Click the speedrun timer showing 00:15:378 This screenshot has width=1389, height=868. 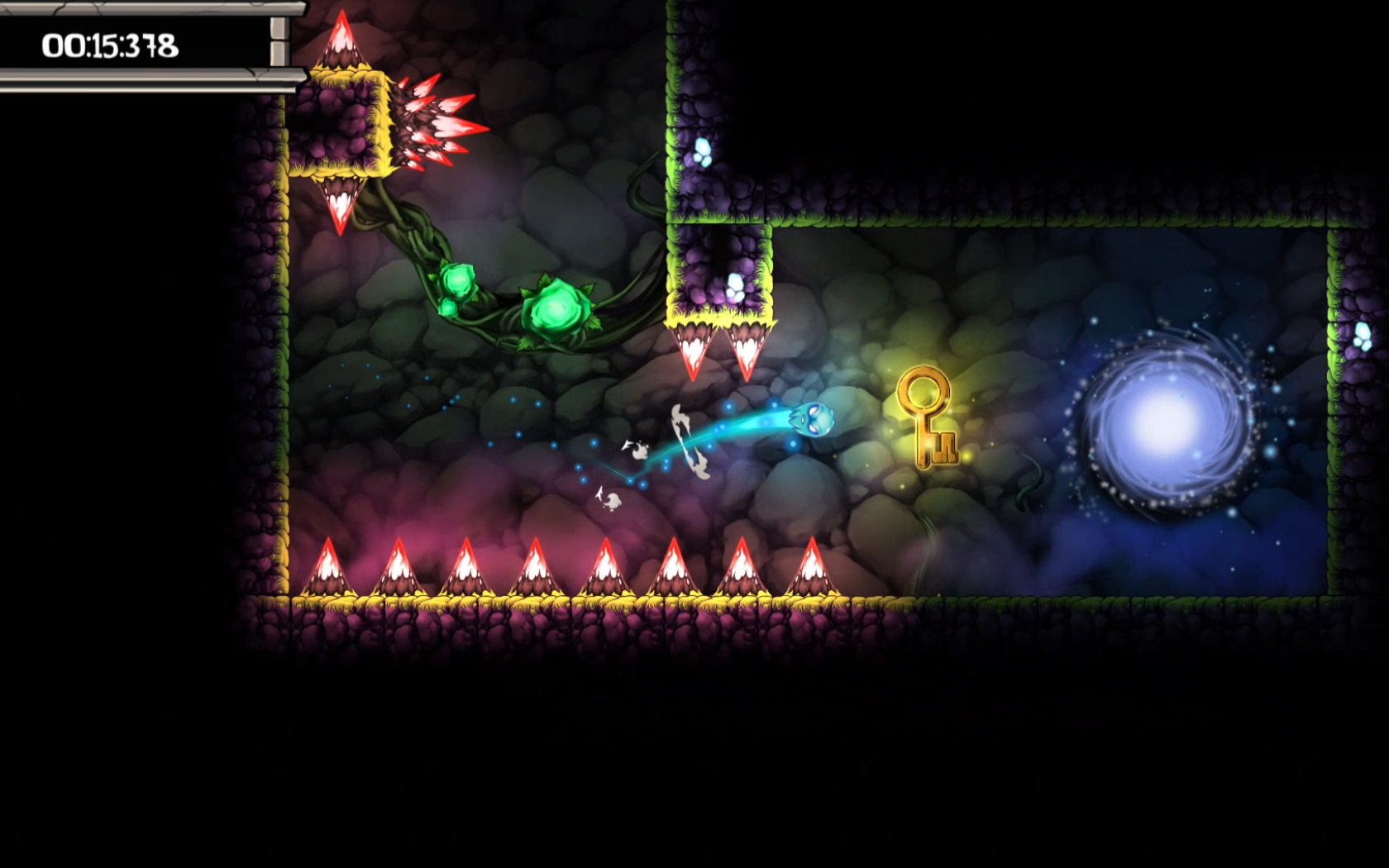(112, 45)
